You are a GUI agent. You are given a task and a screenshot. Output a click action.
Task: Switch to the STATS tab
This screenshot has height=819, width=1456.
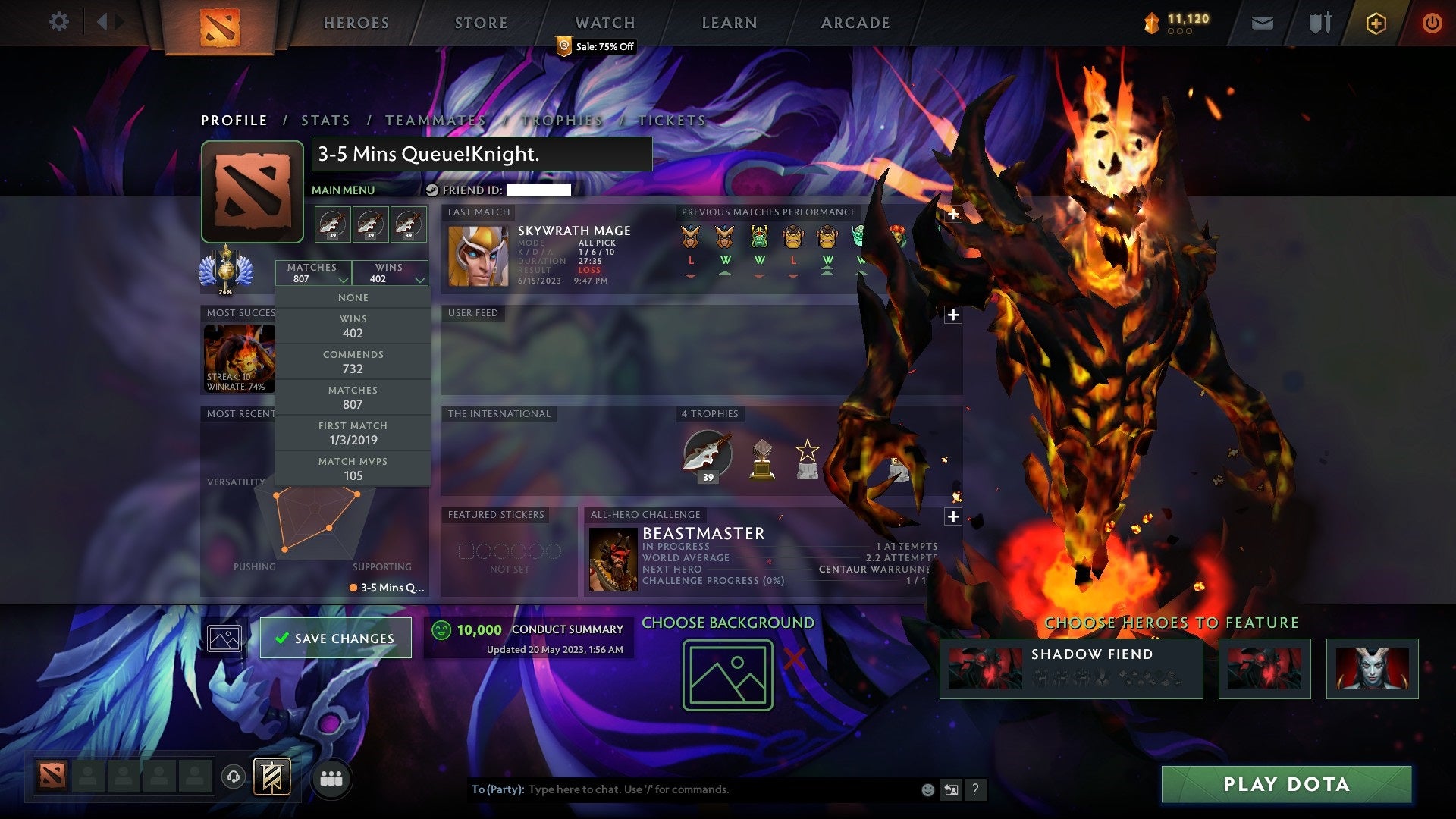(324, 120)
